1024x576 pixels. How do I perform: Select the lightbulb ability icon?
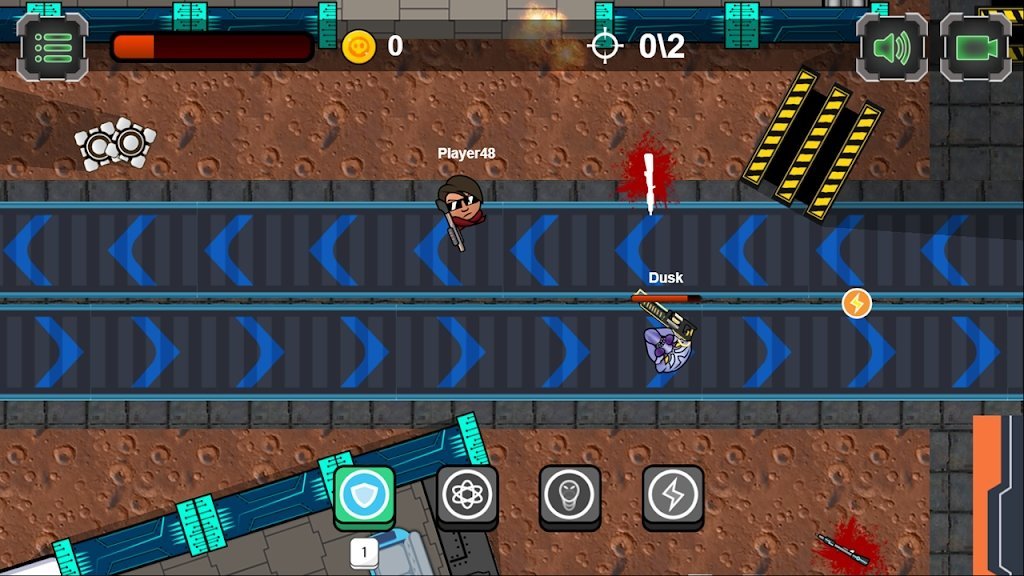[570, 495]
